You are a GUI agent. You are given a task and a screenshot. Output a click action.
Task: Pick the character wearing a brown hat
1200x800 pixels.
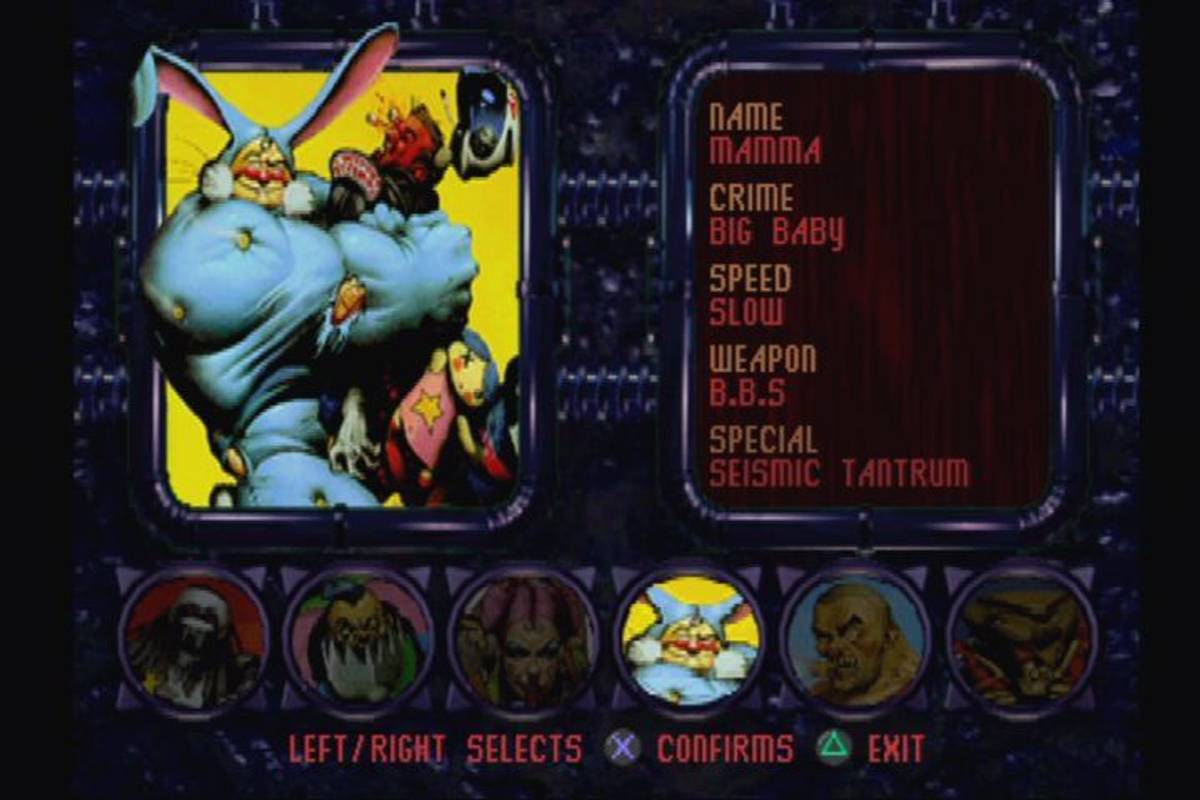click(x=1021, y=640)
